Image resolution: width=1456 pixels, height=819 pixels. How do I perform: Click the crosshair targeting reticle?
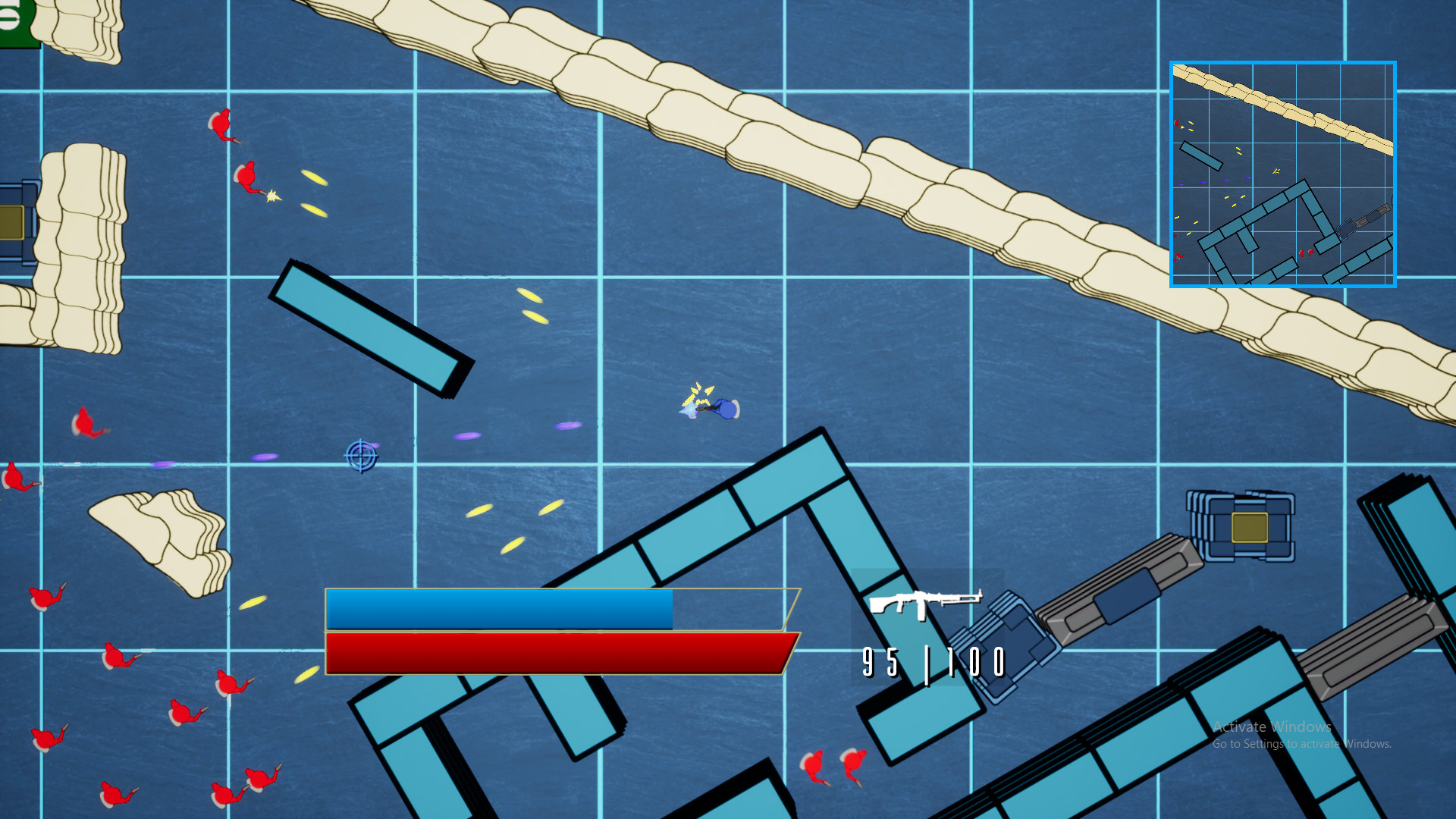coord(359,457)
